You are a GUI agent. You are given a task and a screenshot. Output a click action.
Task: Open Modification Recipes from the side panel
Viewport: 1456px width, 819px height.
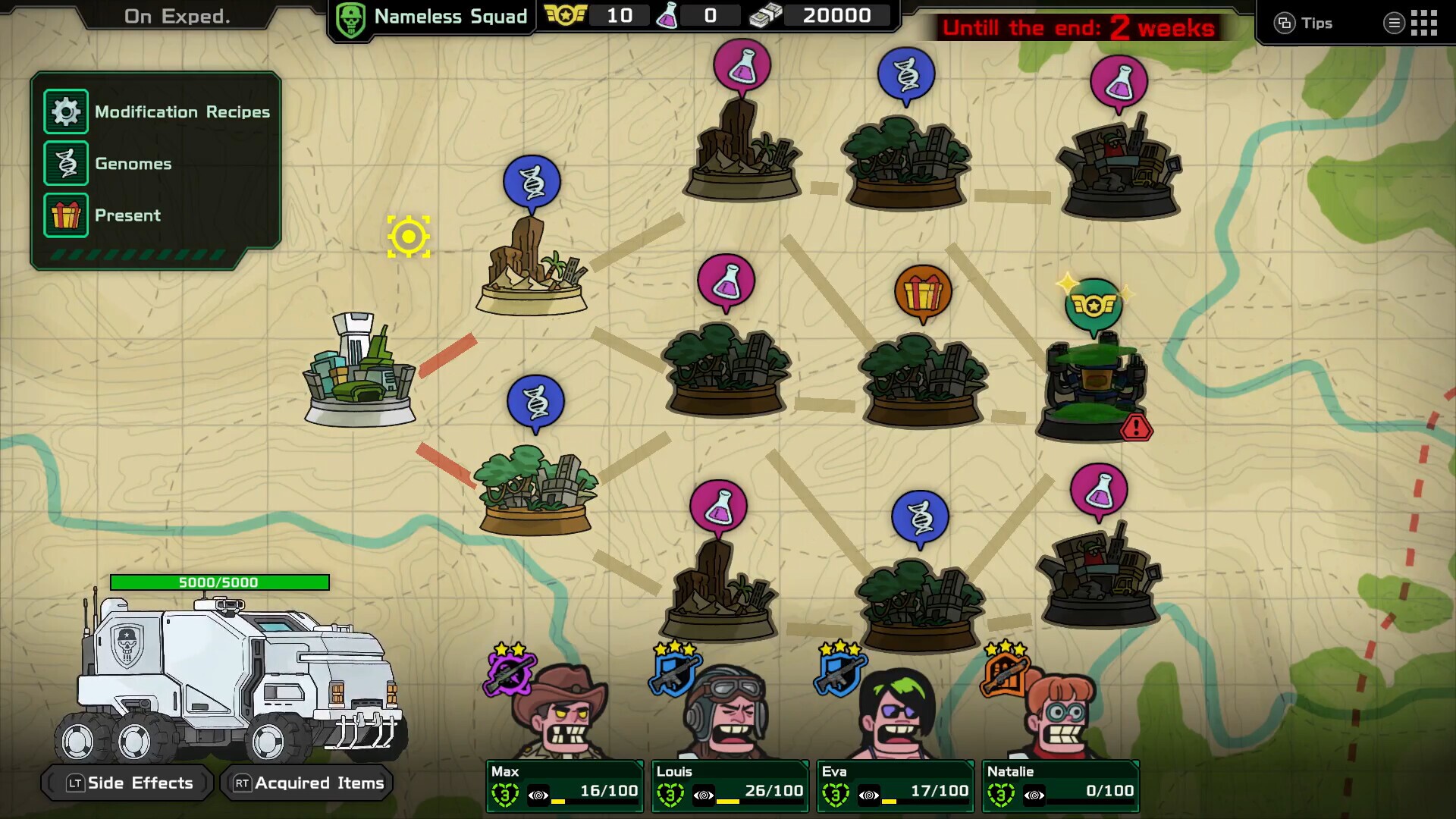(67, 111)
